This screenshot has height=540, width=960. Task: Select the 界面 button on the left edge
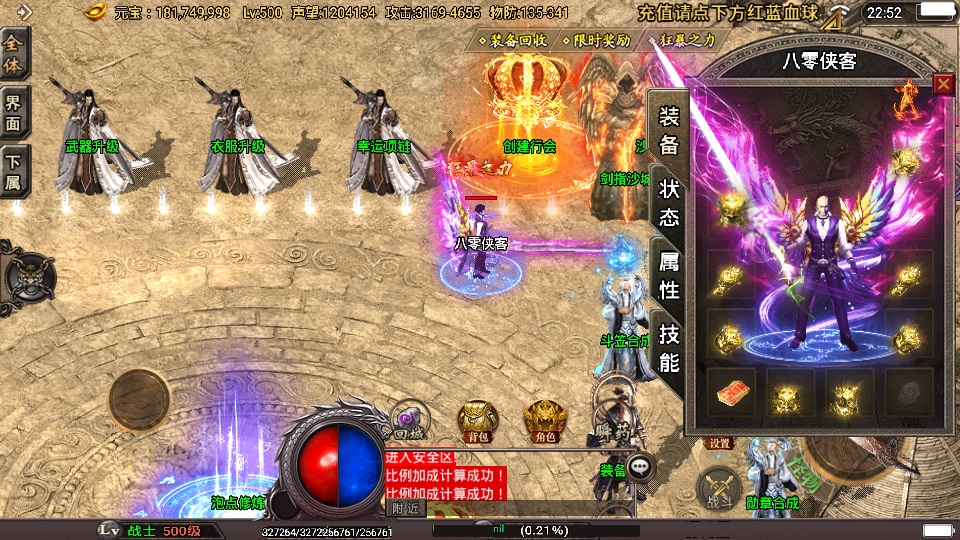click(x=15, y=112)
